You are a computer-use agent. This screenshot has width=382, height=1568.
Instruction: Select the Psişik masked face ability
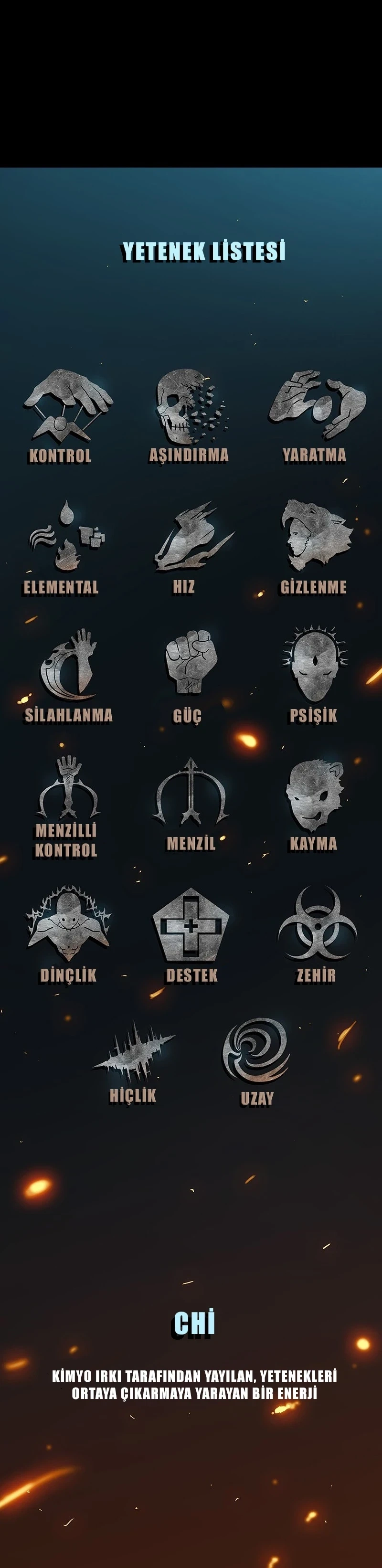(315, 664)
